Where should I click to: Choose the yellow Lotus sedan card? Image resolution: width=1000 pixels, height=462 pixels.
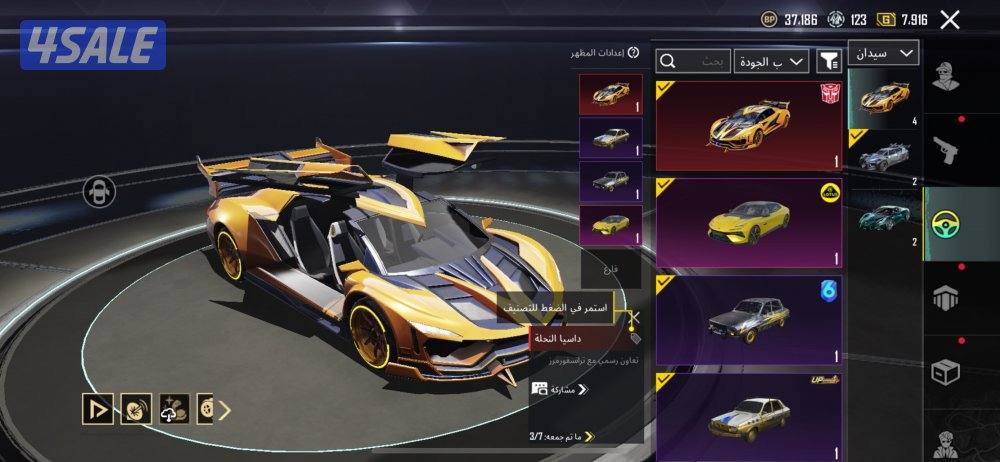tap(749, 223)
